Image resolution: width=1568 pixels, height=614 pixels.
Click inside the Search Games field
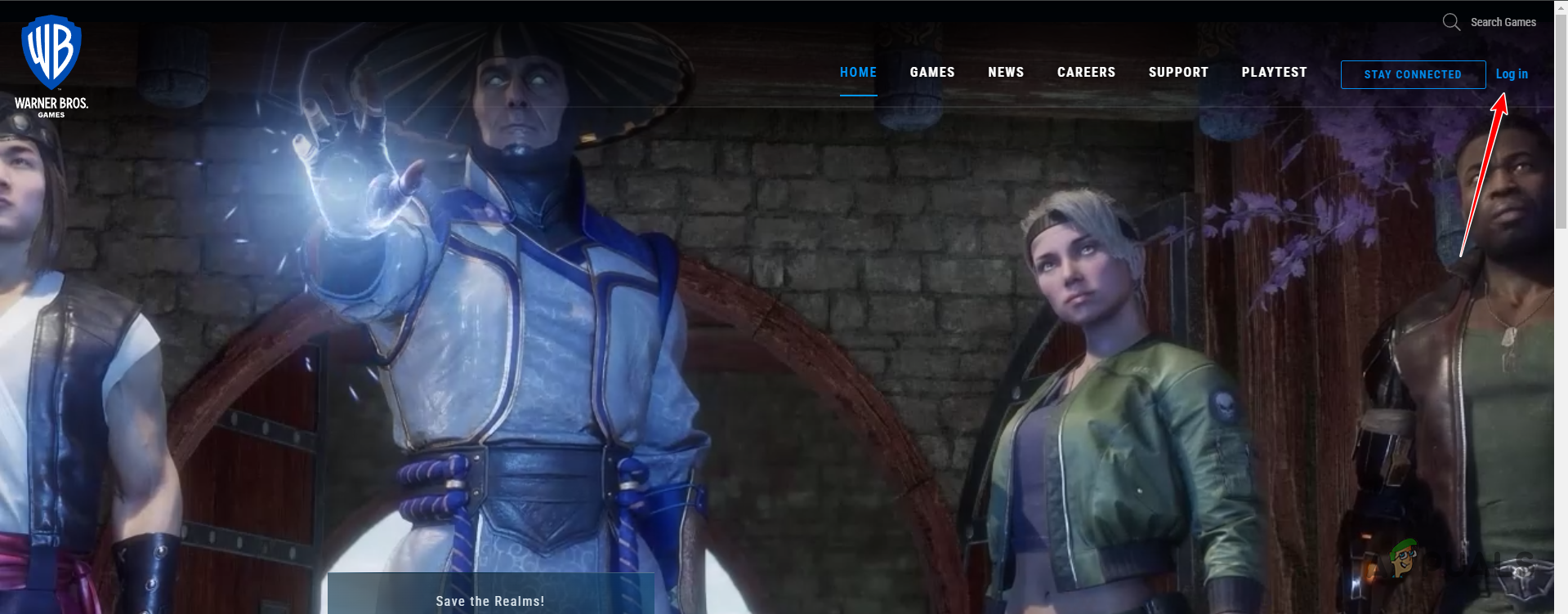pyautogui.click(x=1502, y=22)
